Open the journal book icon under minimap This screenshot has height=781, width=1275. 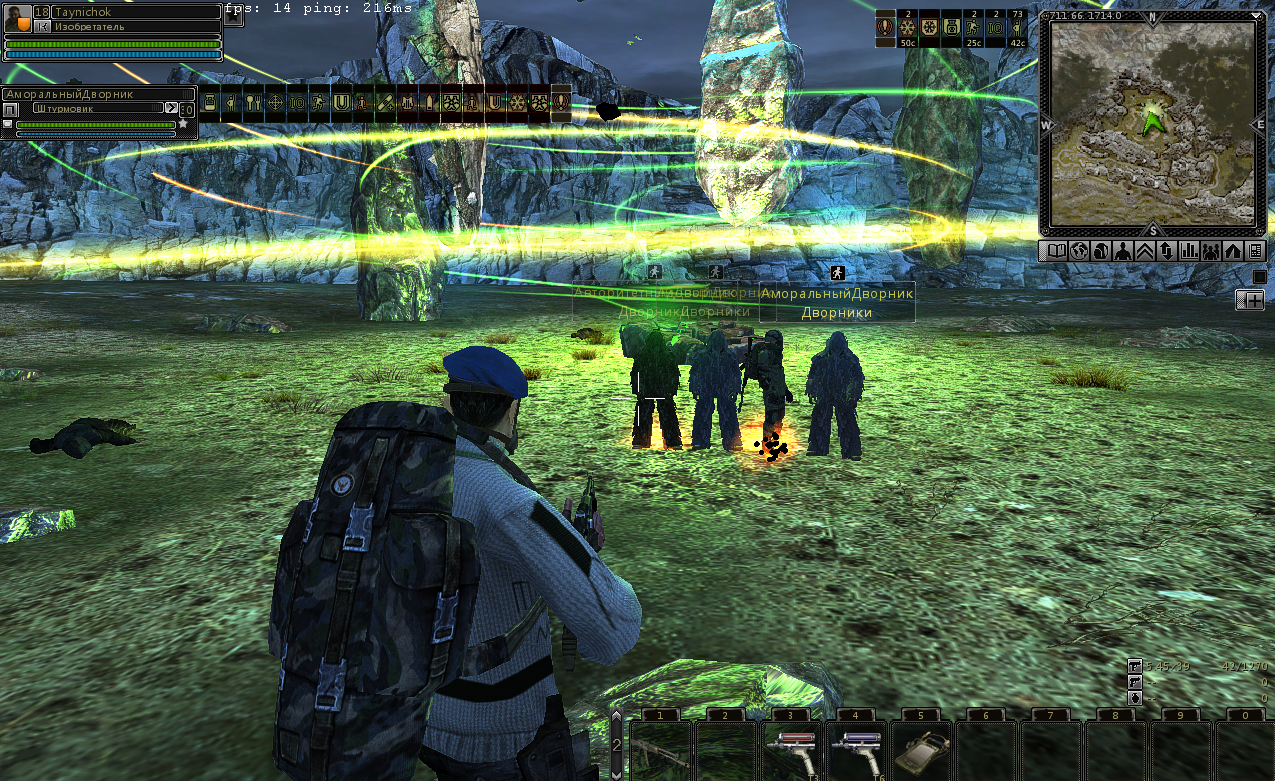click(1055, 251)
